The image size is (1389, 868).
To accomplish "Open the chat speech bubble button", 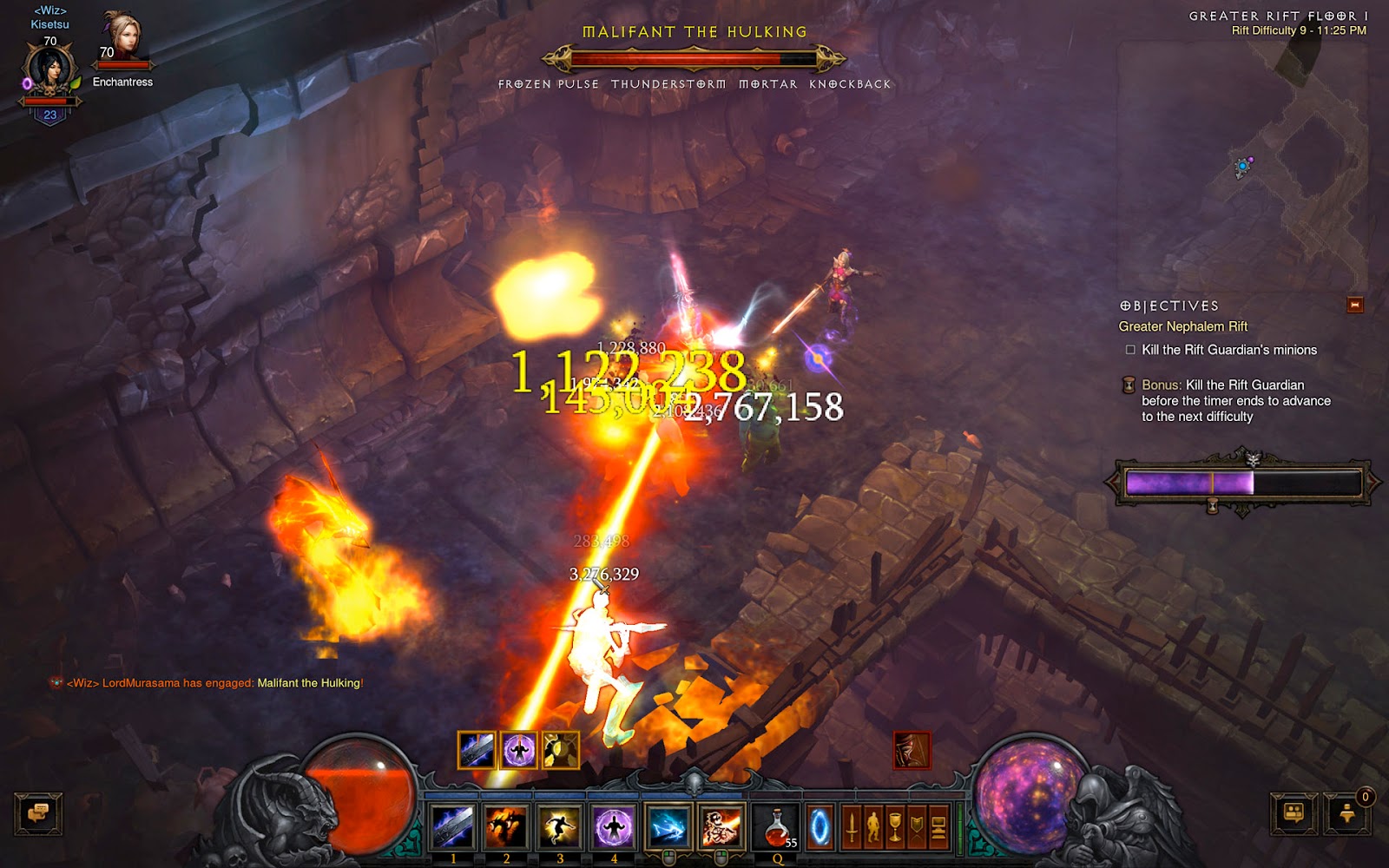I will (x=38, y=814).
